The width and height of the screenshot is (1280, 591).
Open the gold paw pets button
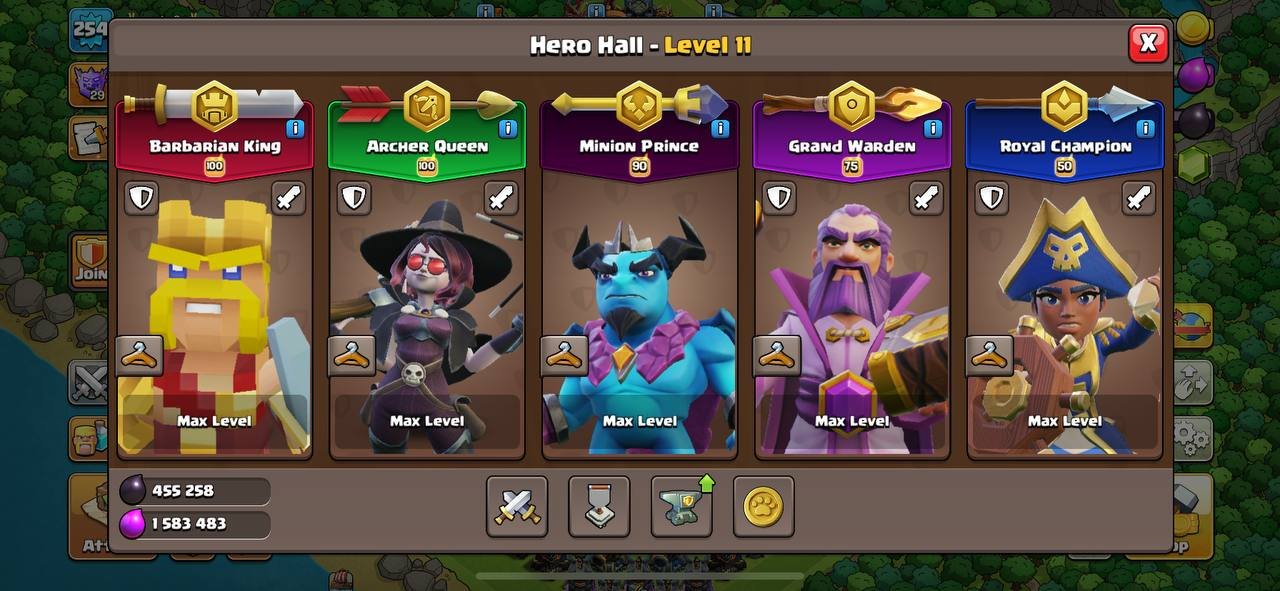(x=763, y=506)
